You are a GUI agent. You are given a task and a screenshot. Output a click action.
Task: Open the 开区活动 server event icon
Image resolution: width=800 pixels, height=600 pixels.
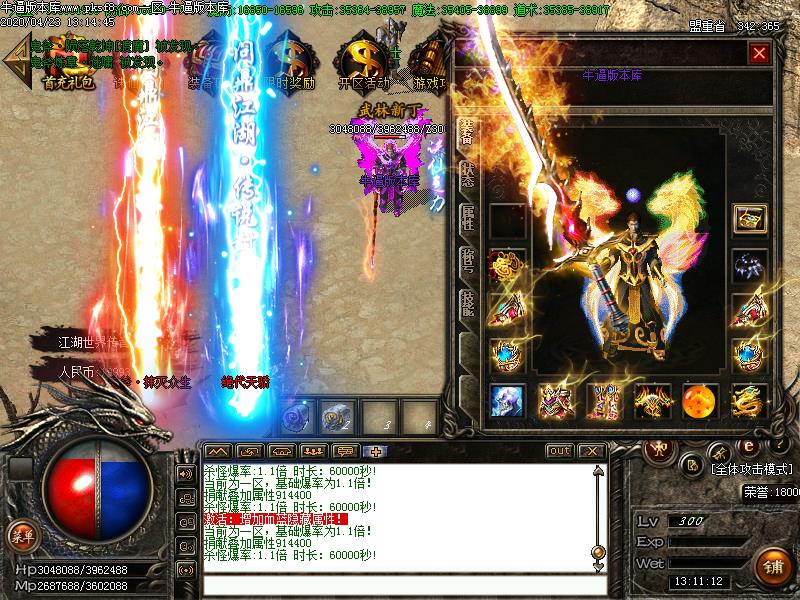pyautogui.click(x=361, y=65)
